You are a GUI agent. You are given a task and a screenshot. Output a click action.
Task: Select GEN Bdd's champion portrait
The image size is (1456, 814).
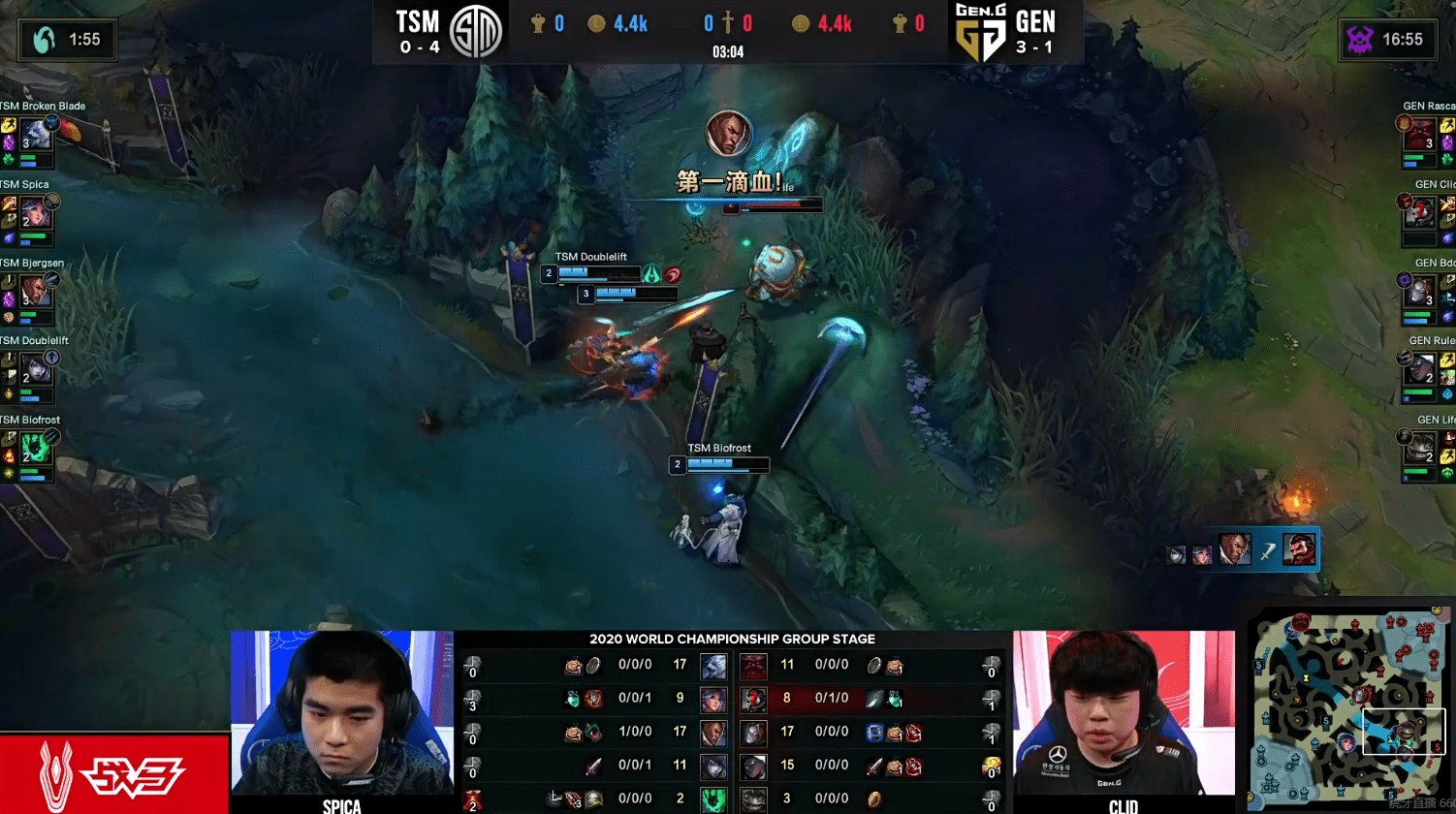click(x=1421, y=291)
